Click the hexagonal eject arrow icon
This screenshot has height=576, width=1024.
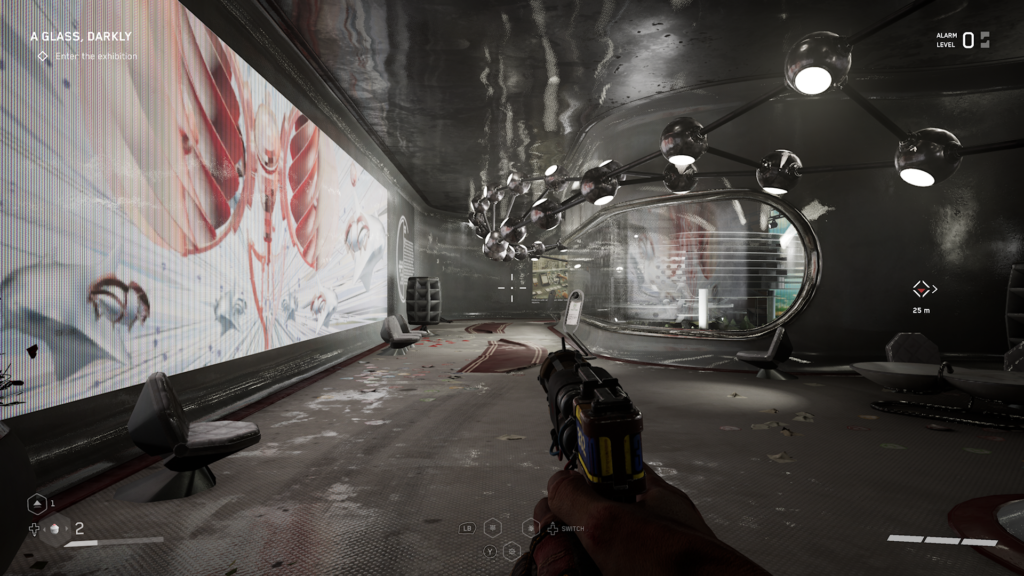pyautogui.click(x=35, y=504)
